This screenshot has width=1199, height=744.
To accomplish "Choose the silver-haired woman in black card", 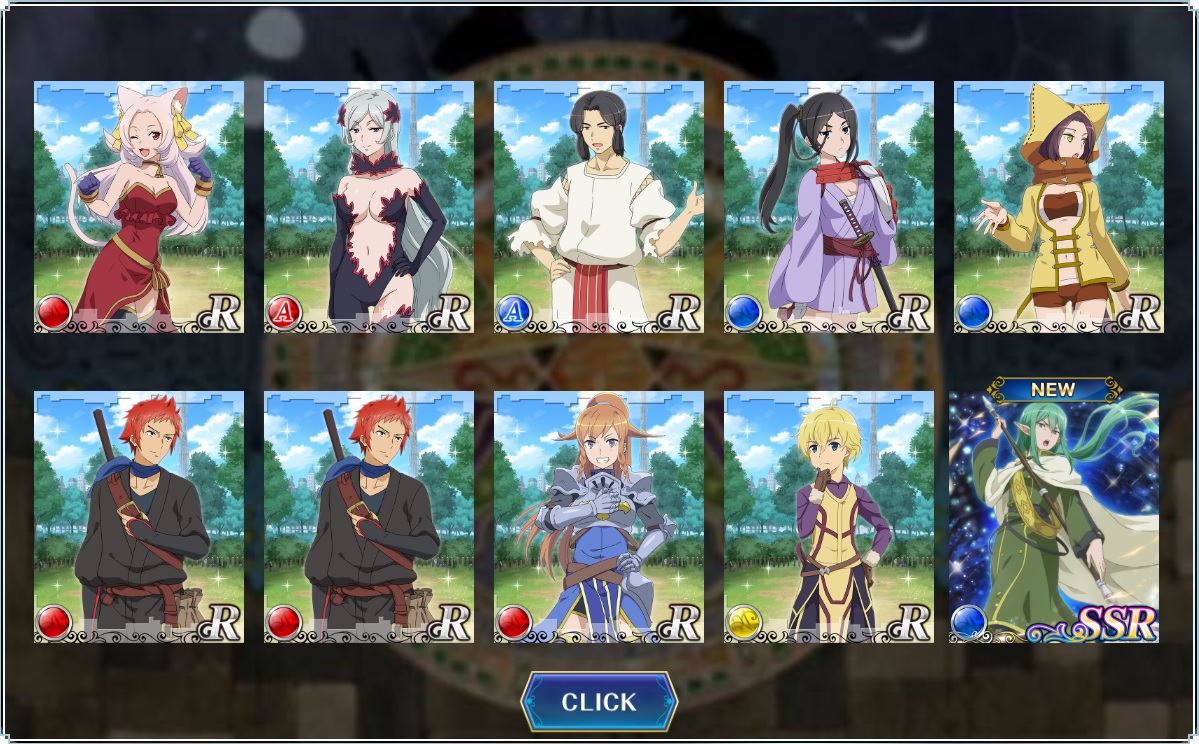I will [369, 207].
